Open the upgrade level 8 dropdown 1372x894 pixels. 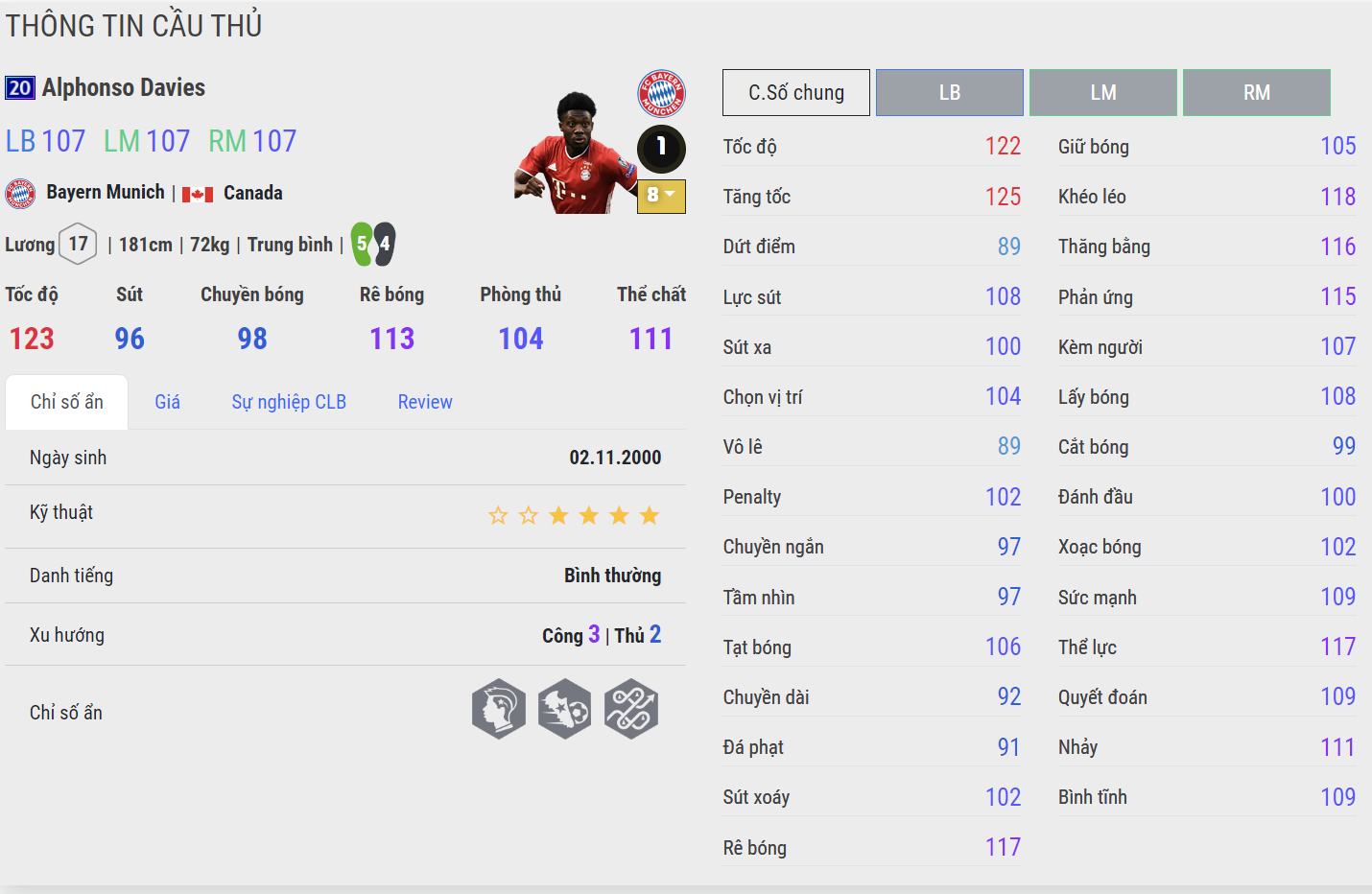(x=661, y=197)
